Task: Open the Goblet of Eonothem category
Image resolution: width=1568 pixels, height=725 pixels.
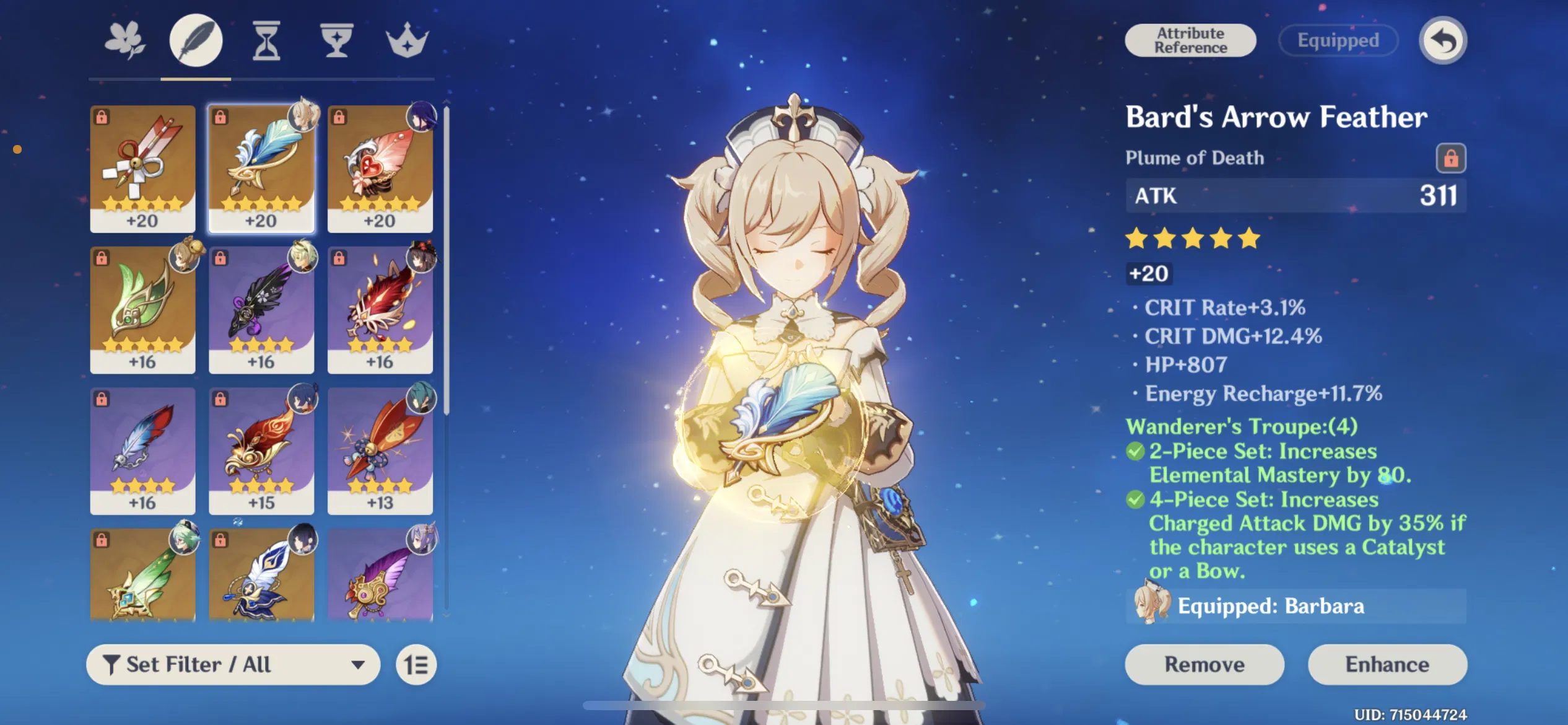Action: click(x=336, y=39)
